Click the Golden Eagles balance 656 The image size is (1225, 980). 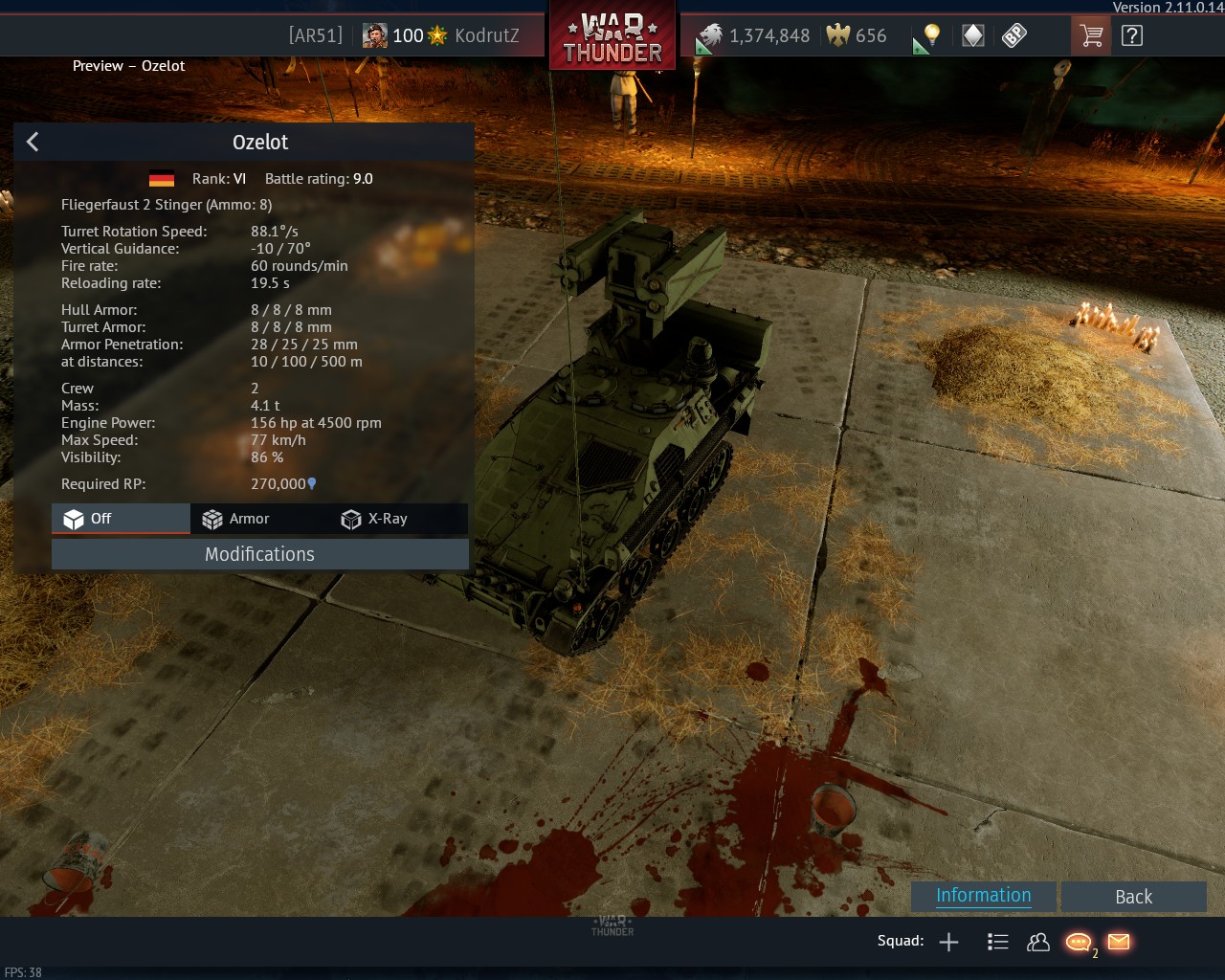pyautogui.click(x=857, y=36)
